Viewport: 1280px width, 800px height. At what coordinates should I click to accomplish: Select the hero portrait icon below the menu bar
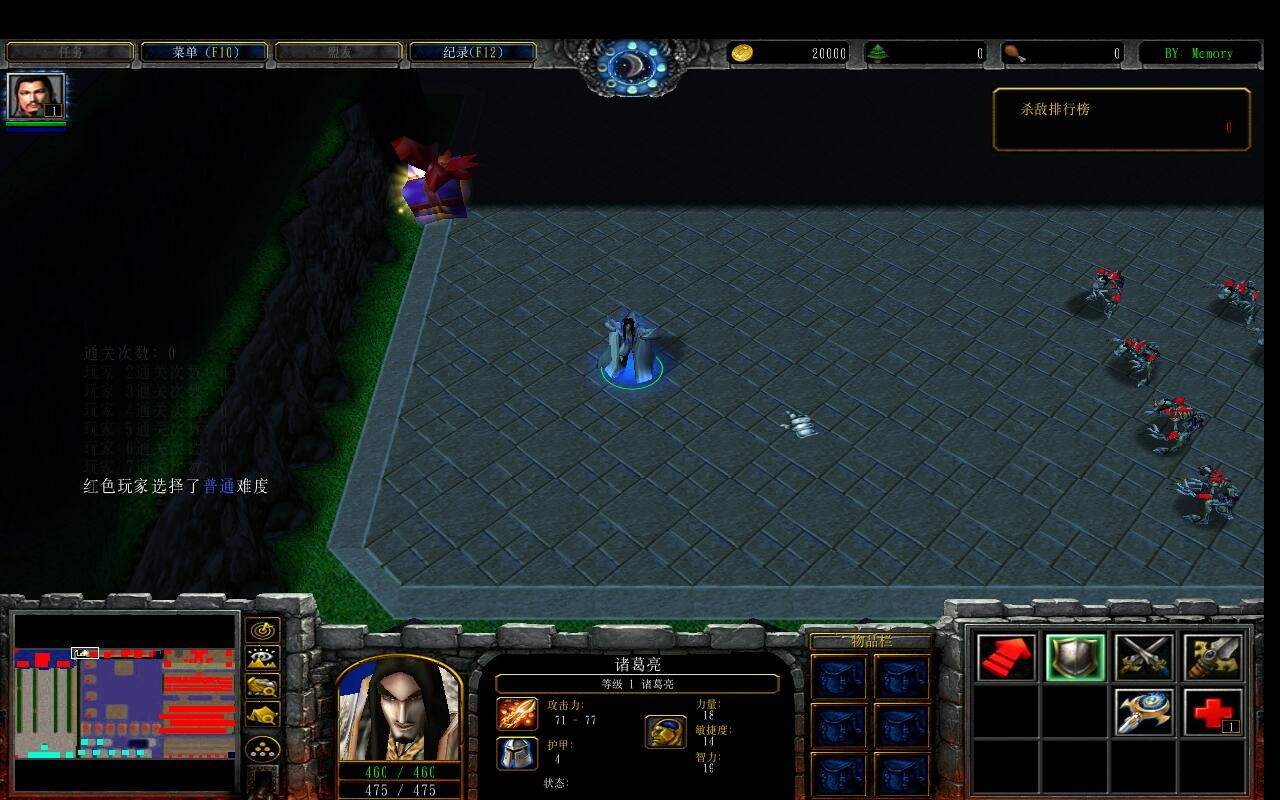tap(36, 97)
